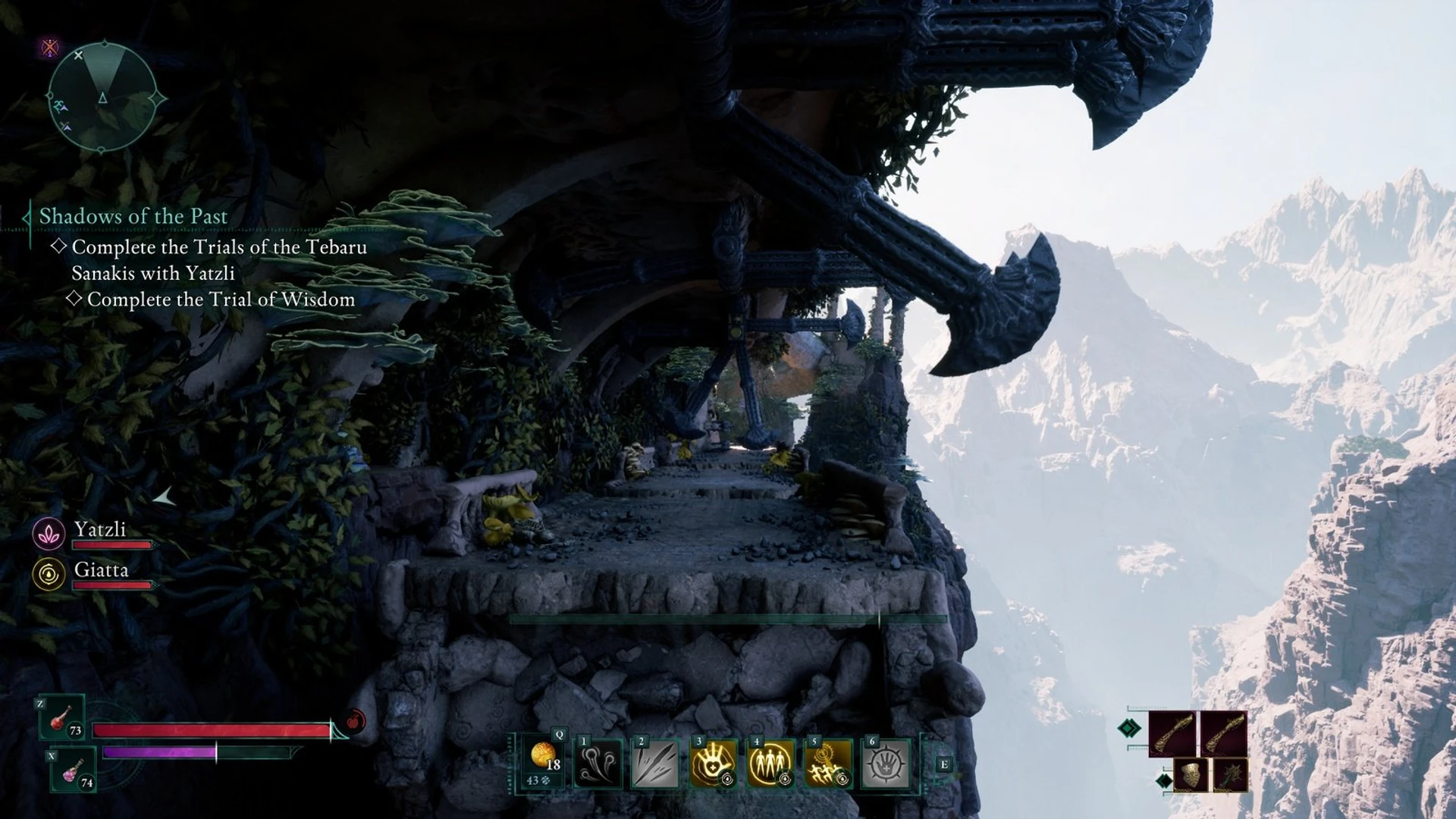
Task: Activate the glowing hand heart ability
Action: click(714, 764)
